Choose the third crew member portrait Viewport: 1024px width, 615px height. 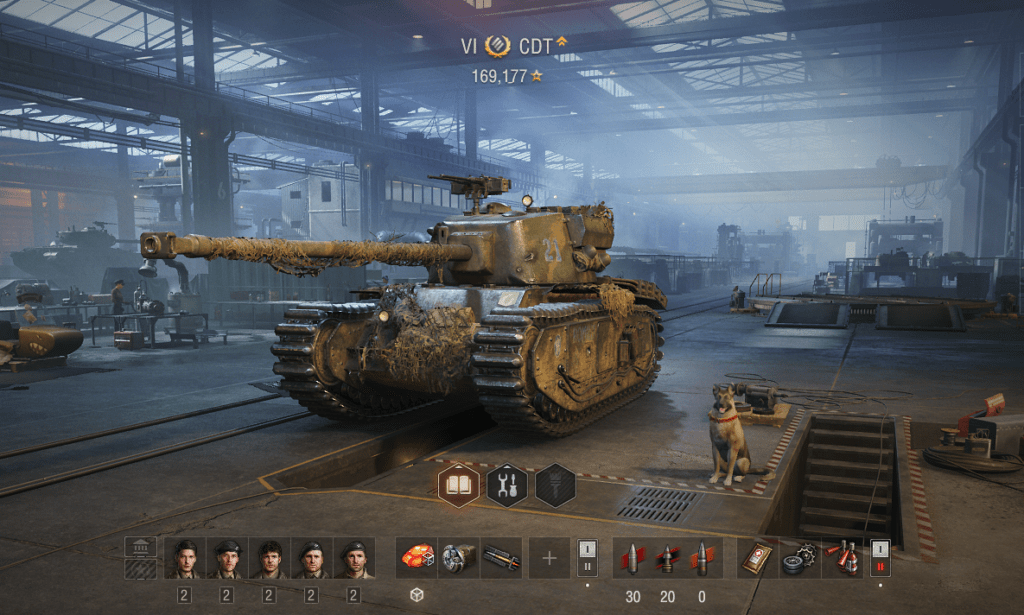point(269,558)
